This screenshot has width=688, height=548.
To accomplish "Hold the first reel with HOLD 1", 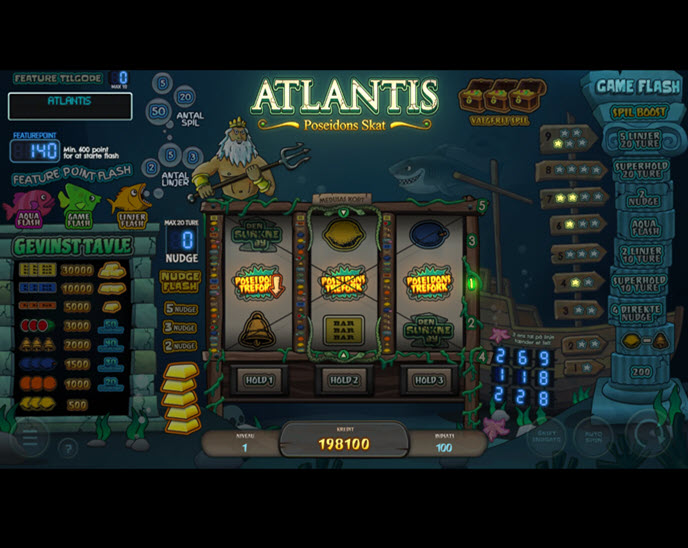I will click(x=258, y=380).
